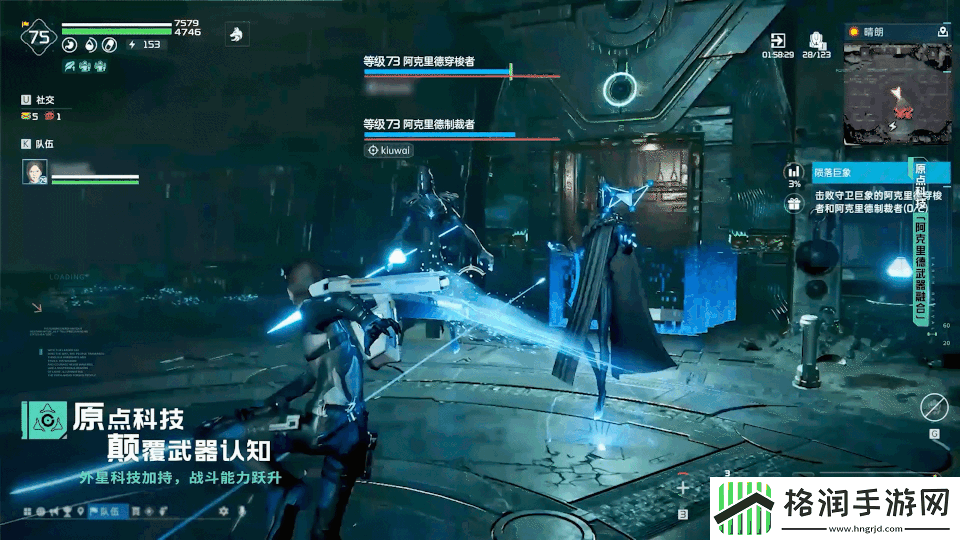
Task: Select the stomach hunger status icon
Action: coord(70,44)
